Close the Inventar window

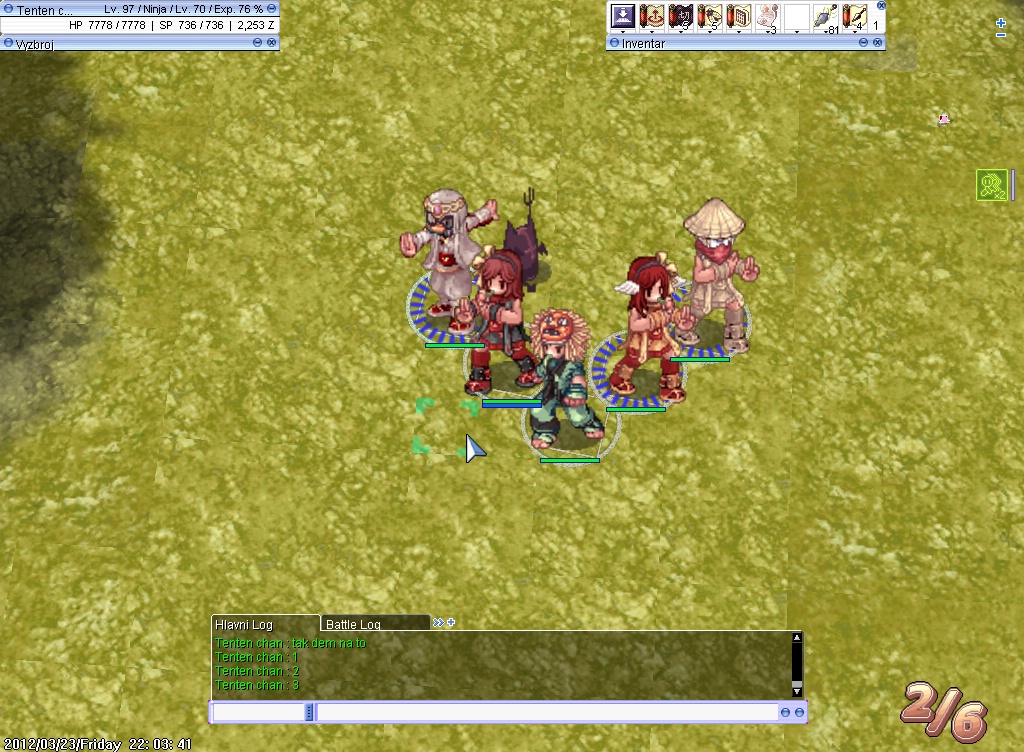878,43
